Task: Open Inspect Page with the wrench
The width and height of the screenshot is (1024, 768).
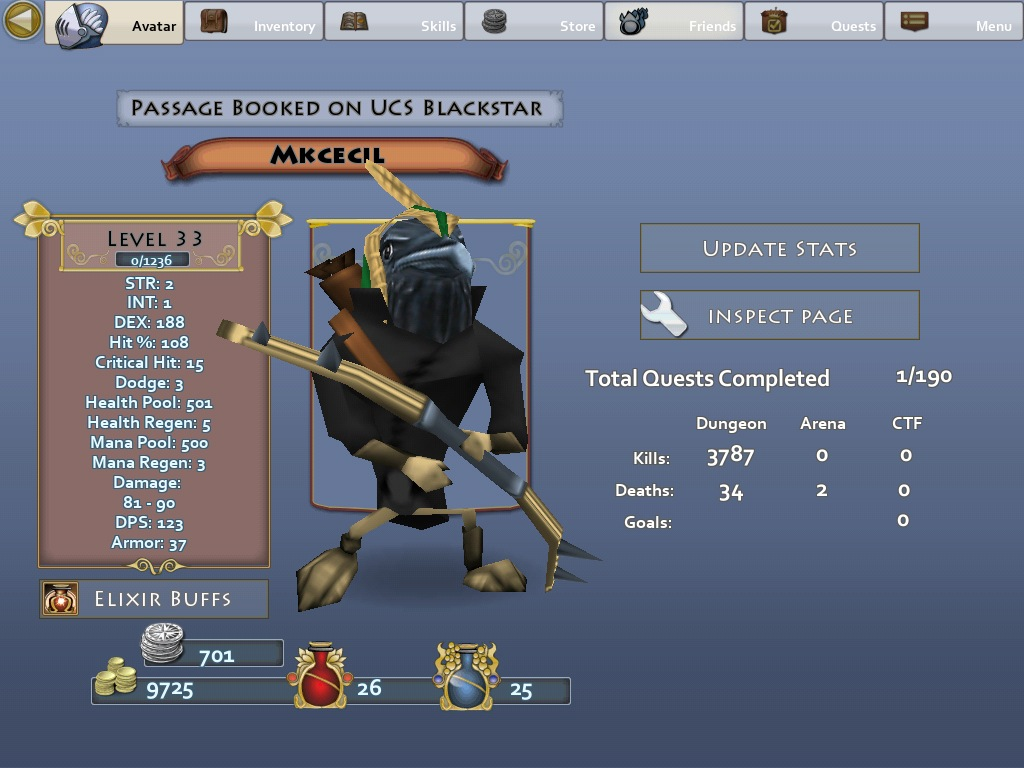Action: pos(779,316)
